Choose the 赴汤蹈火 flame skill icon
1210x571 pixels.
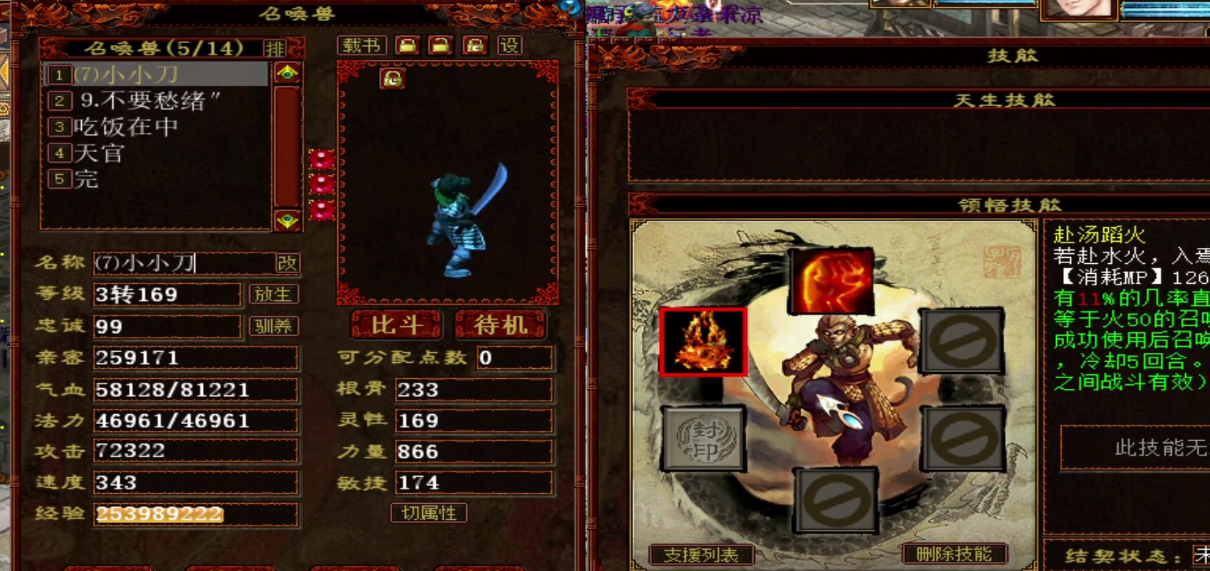coord(703,342)
